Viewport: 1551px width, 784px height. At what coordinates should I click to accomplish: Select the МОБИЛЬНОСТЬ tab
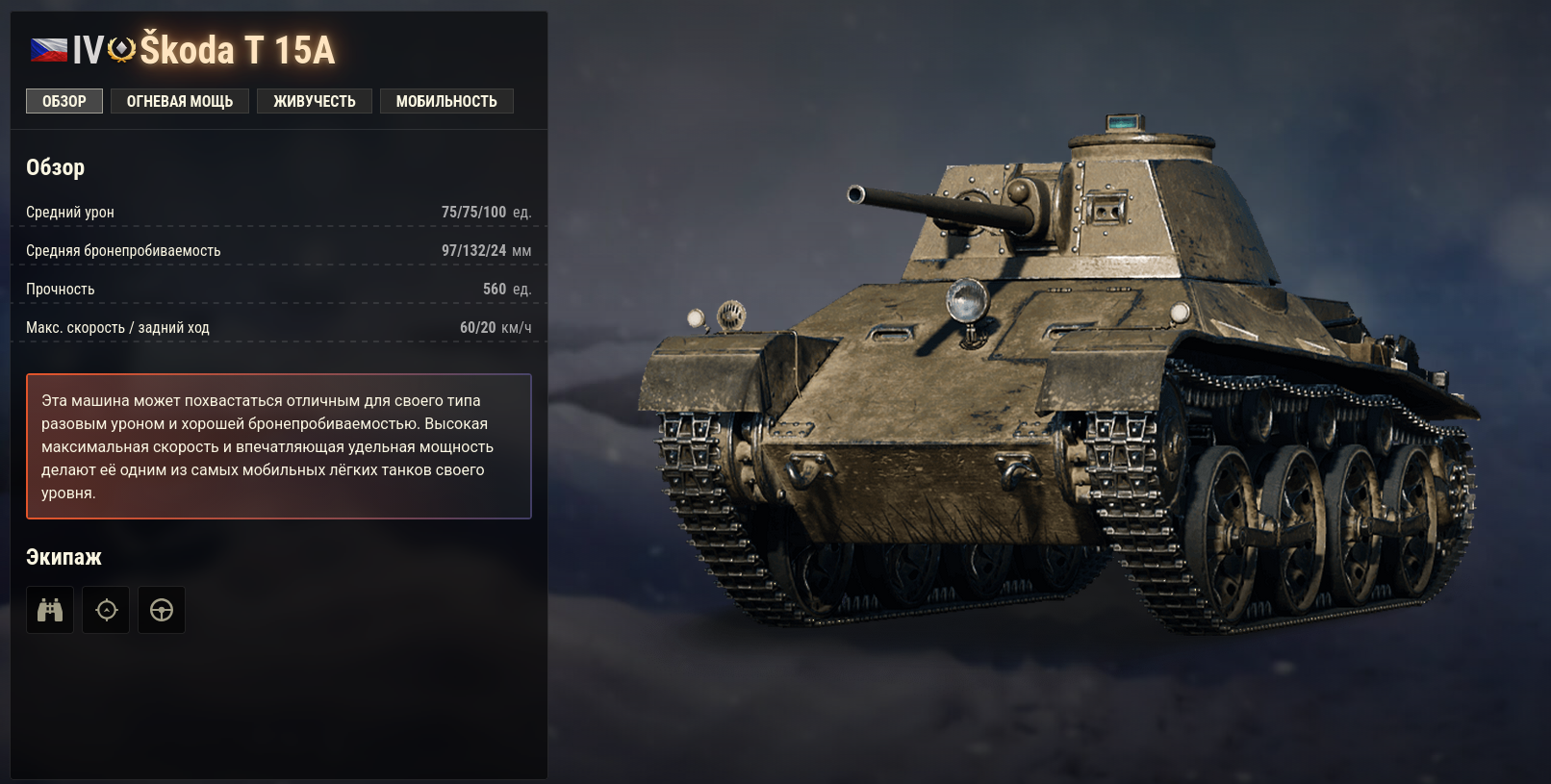click(x=445, y=100)
